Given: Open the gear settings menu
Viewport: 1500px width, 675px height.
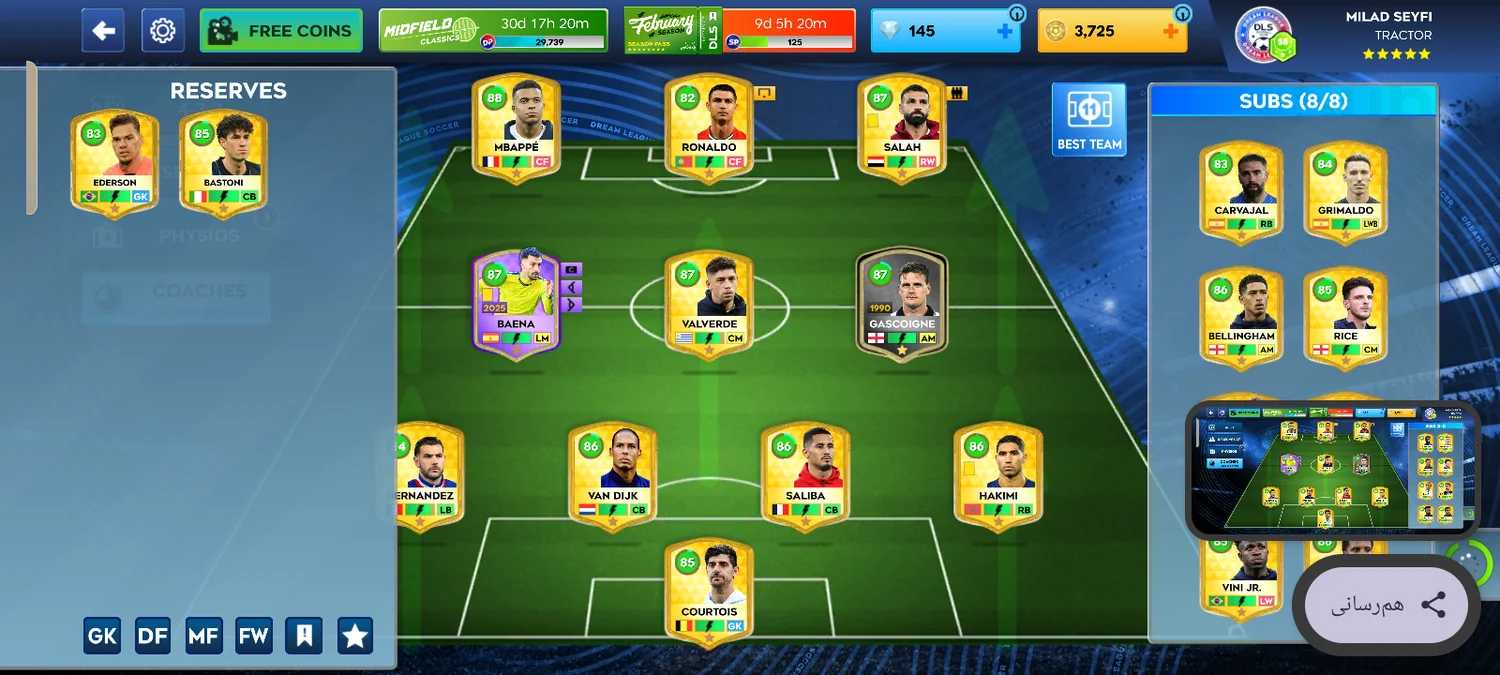Looking at the screenshot, I should (x=162, y=31).
